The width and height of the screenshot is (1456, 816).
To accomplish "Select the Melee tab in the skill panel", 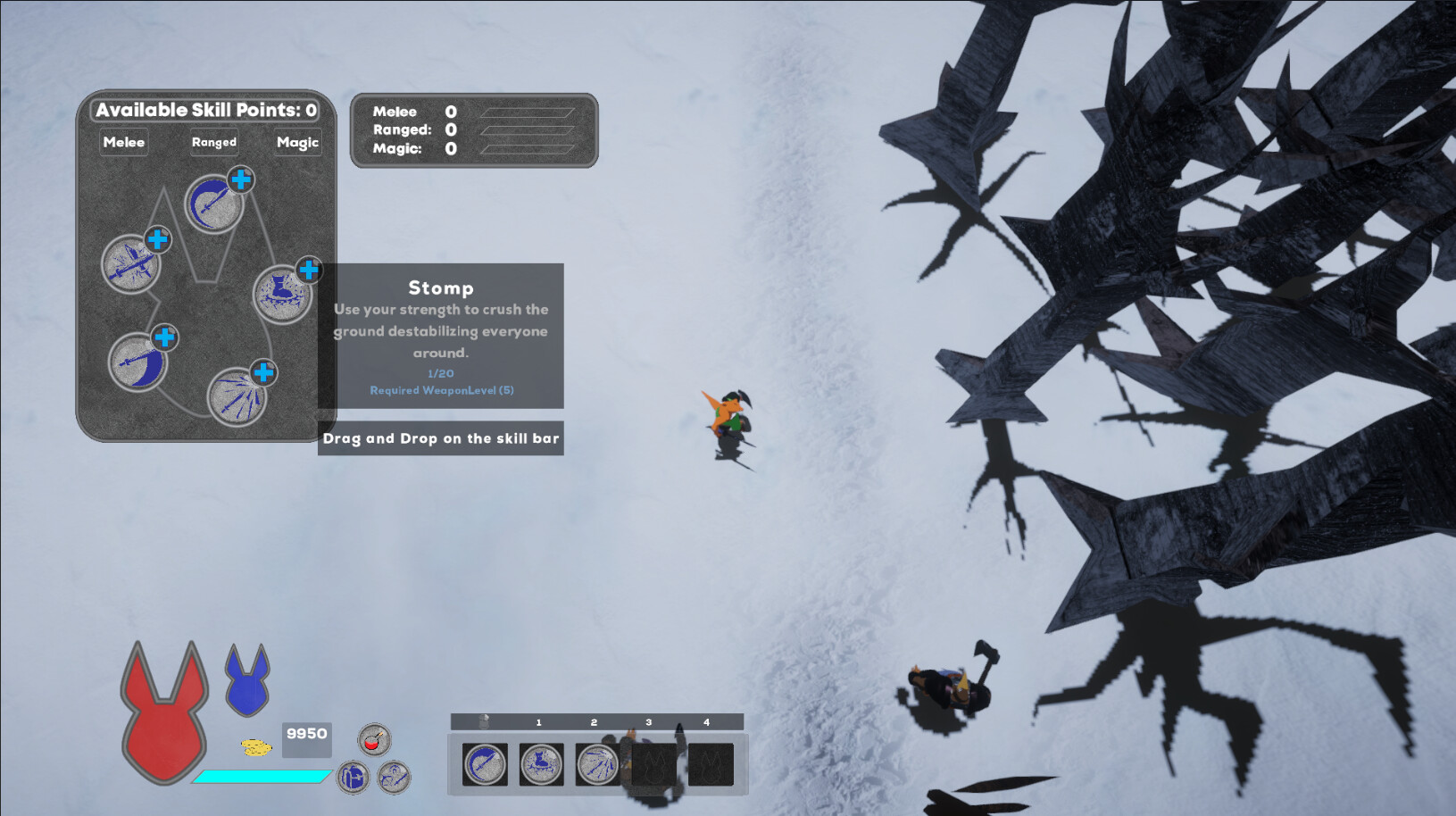I will pos(124,142).
